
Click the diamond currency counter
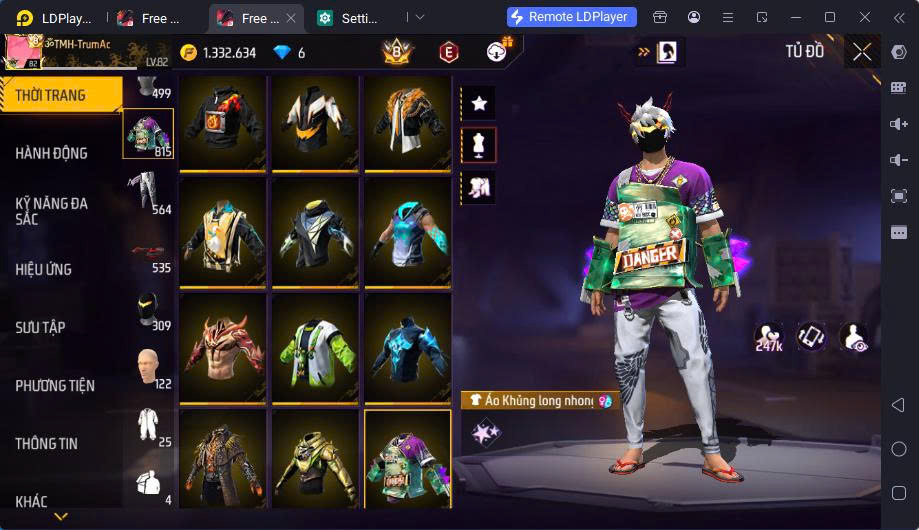[289, 53]
